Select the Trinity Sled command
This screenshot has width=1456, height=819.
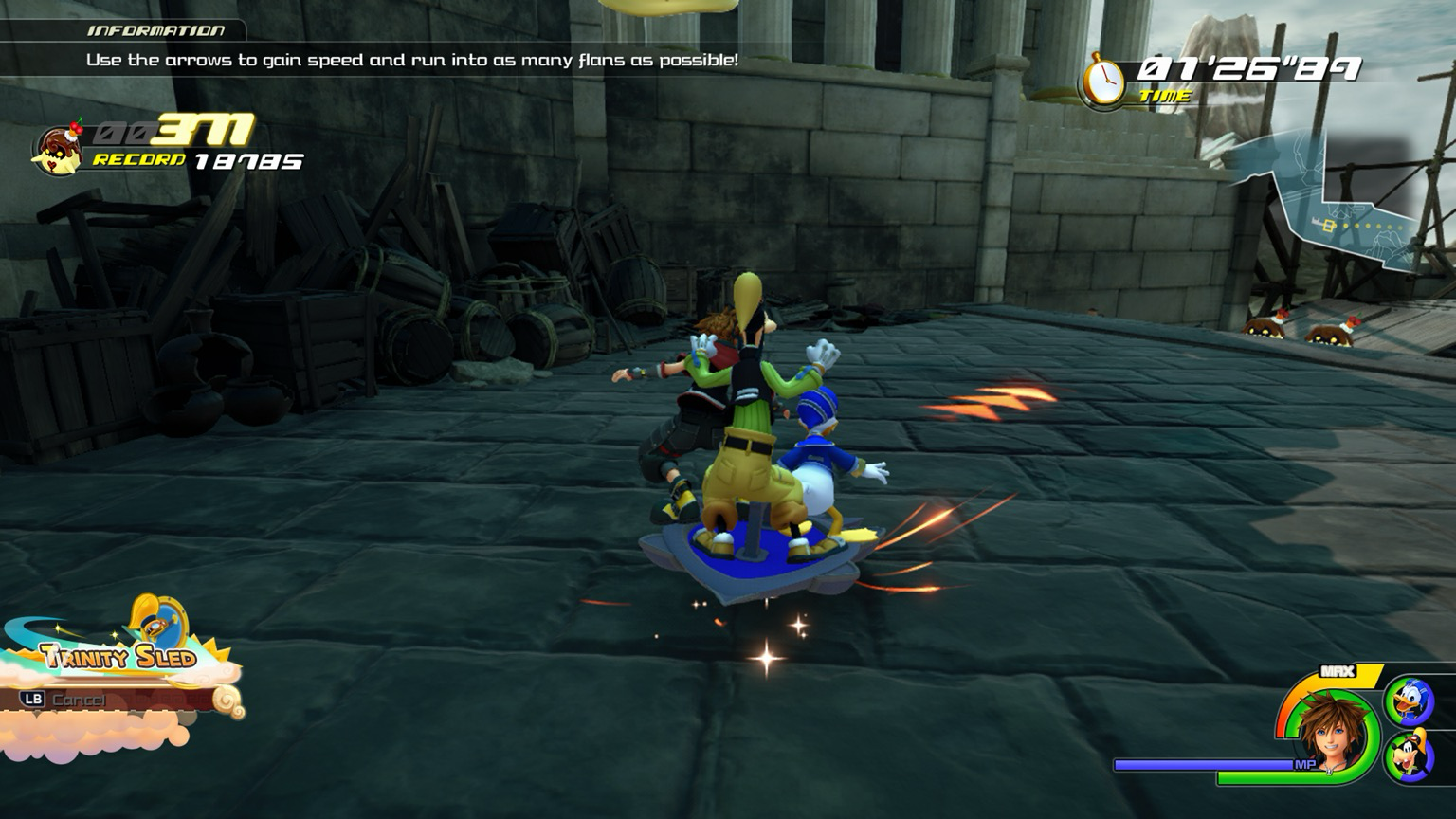point(118,654)
